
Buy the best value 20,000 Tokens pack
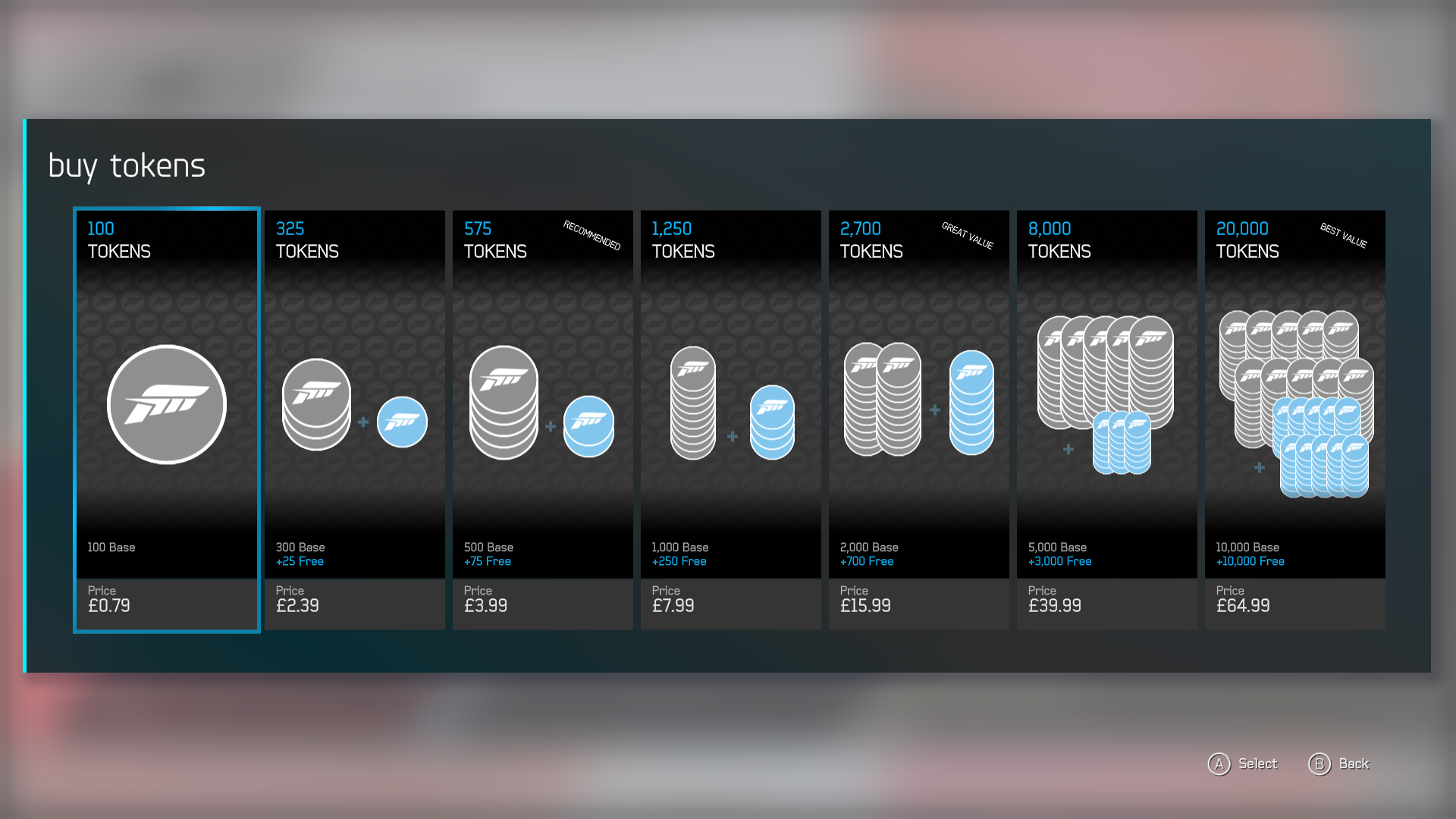click(x=1294, y=419)
